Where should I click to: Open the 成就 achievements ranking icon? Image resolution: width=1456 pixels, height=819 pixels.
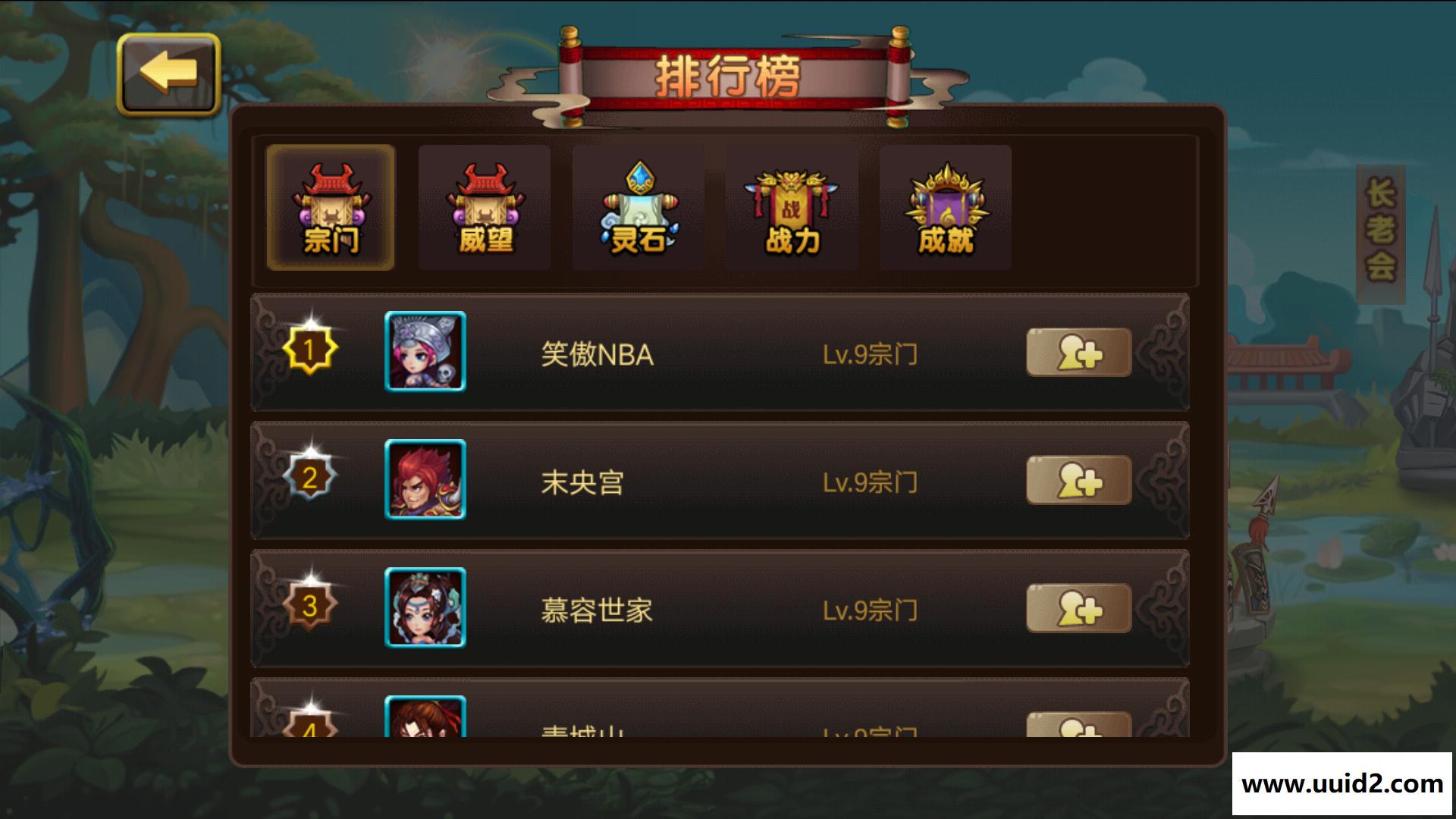(945, 209)
